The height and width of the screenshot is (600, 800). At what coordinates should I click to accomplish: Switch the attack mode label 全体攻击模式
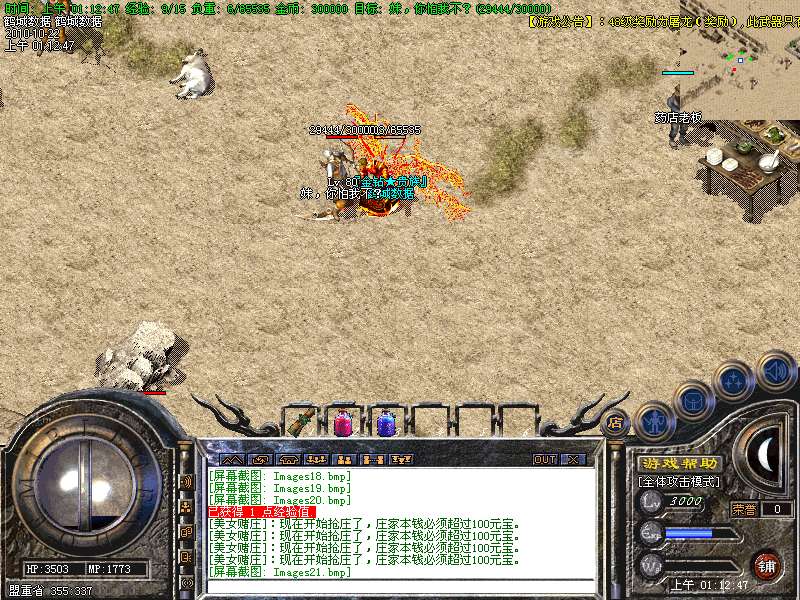point(679,481)
